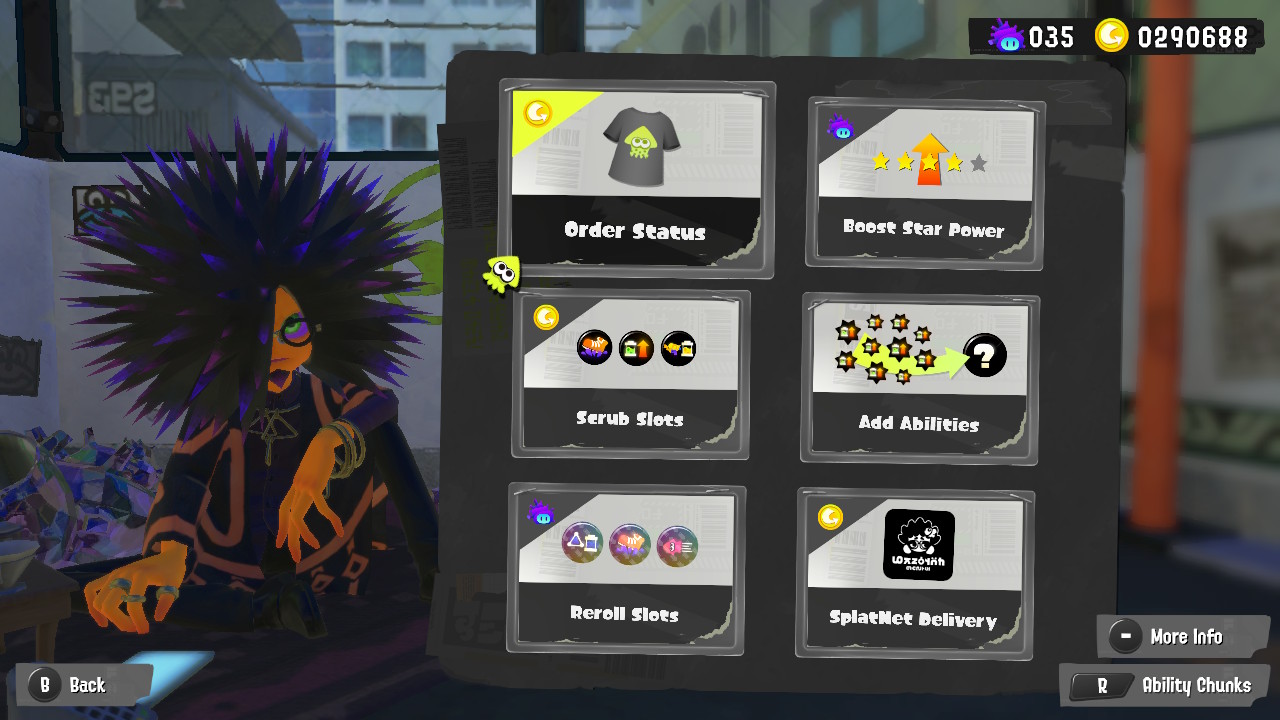Open SplatNet Delivery
1280x720 pixels.
pyautogui.click(x=913, y=570)
